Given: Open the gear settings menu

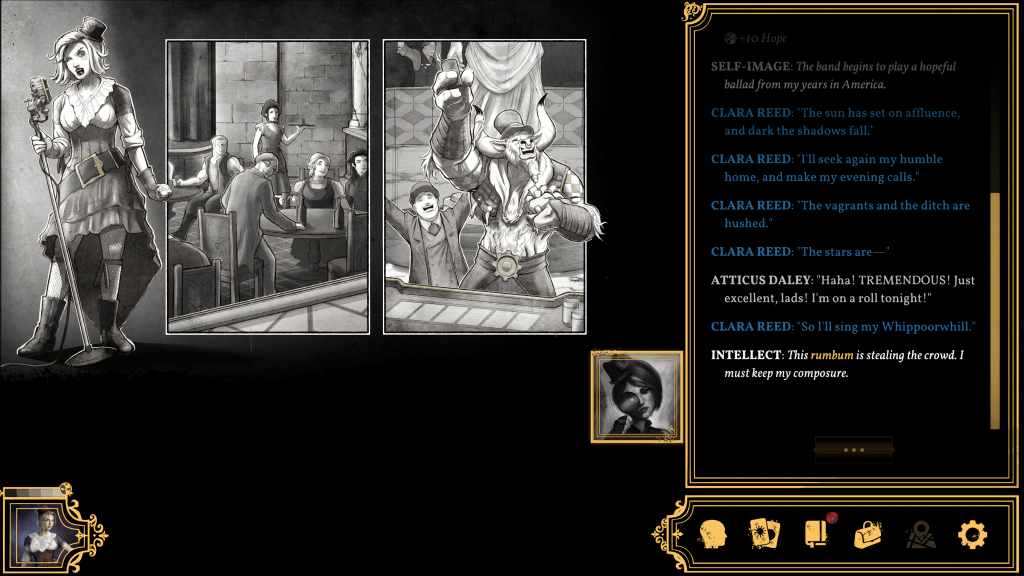Looking at the screenshot, I should click(x=972, y=534).
